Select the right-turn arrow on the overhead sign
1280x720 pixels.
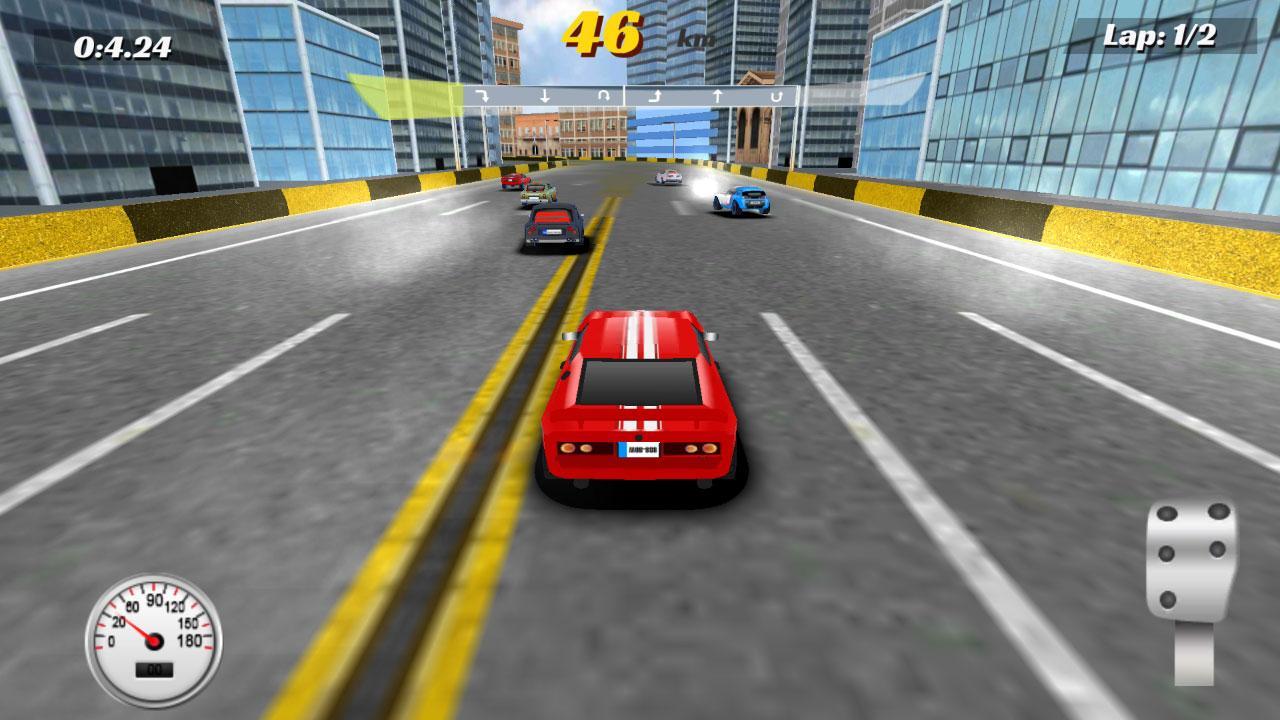(482, 95)
